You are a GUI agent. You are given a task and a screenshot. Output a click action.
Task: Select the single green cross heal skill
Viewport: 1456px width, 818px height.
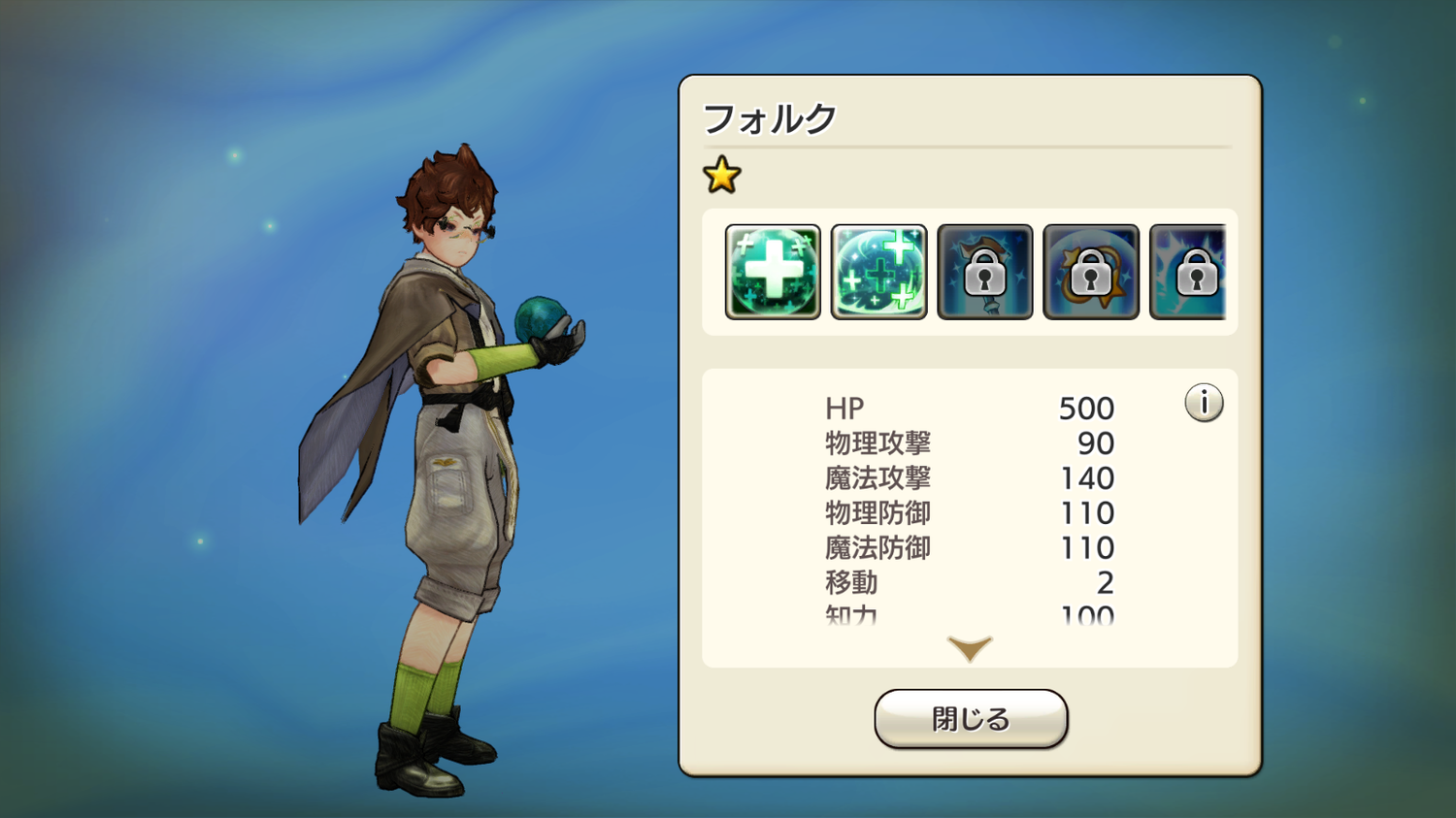coord(773,272)
